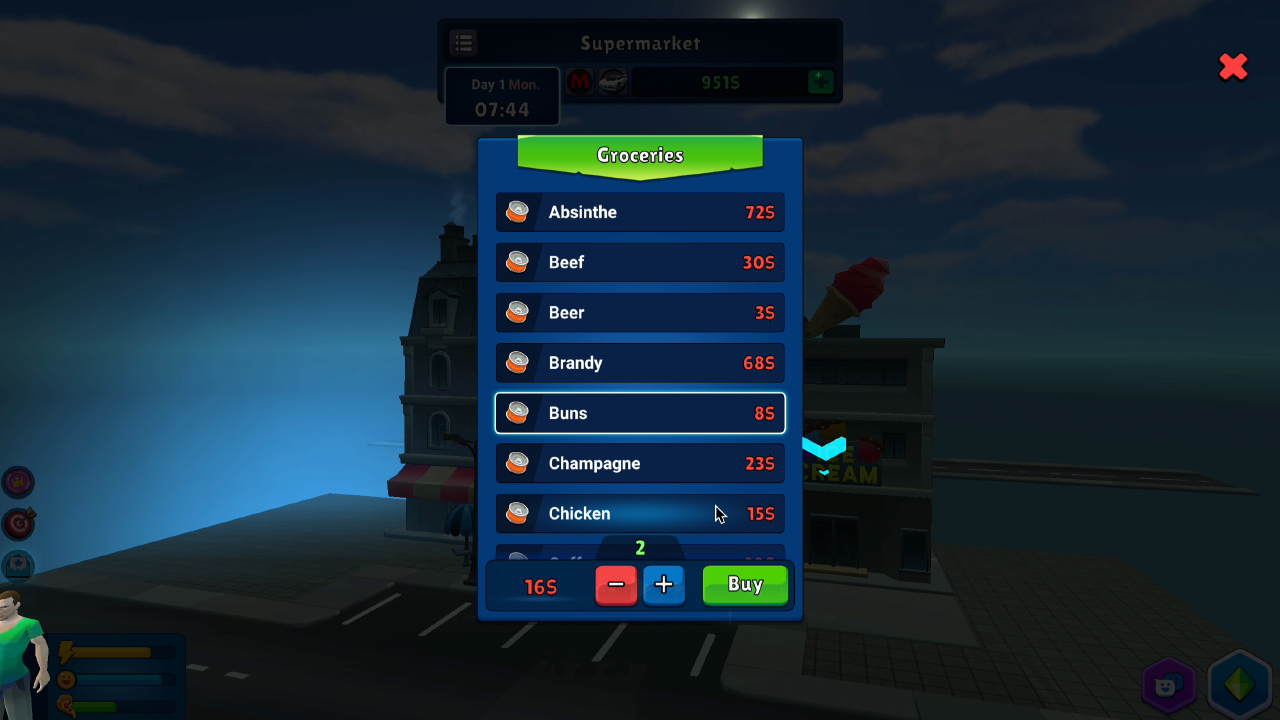1280x720 pixels.
Task: Open the crown achievements icon on left sidebar
Action: click(18, 482)
